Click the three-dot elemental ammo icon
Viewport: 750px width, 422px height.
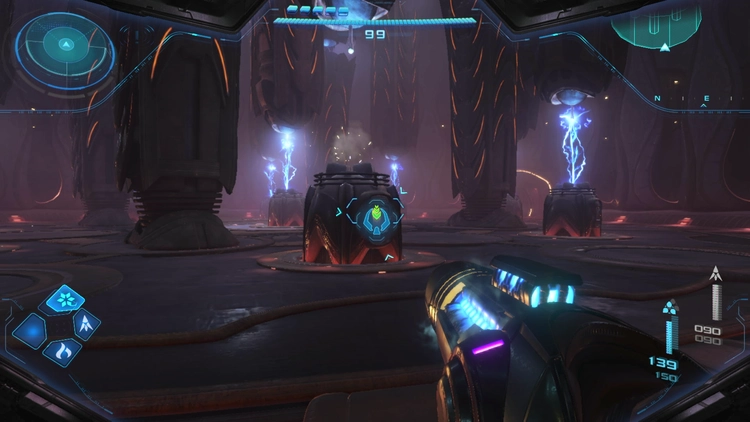pyautogui.click(x=670, y=306)
